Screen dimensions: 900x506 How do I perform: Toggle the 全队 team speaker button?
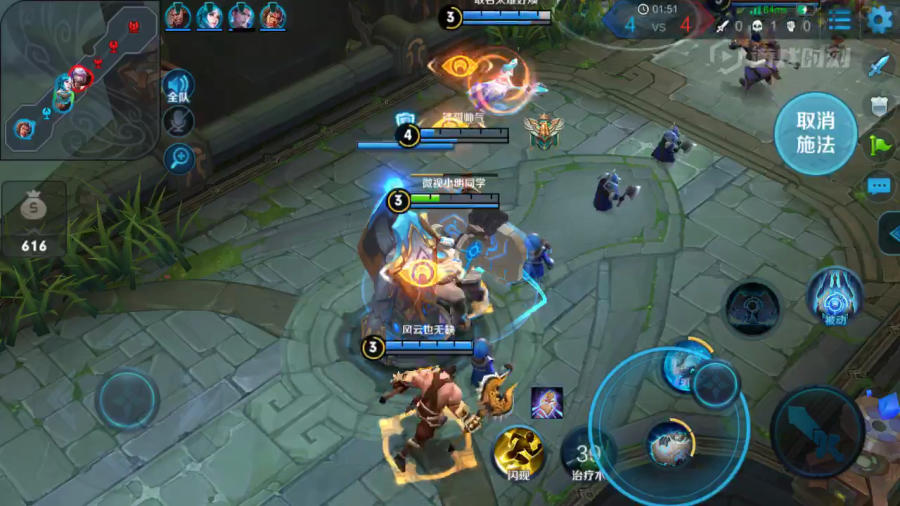pyautogui.click(x=178, y=88)
